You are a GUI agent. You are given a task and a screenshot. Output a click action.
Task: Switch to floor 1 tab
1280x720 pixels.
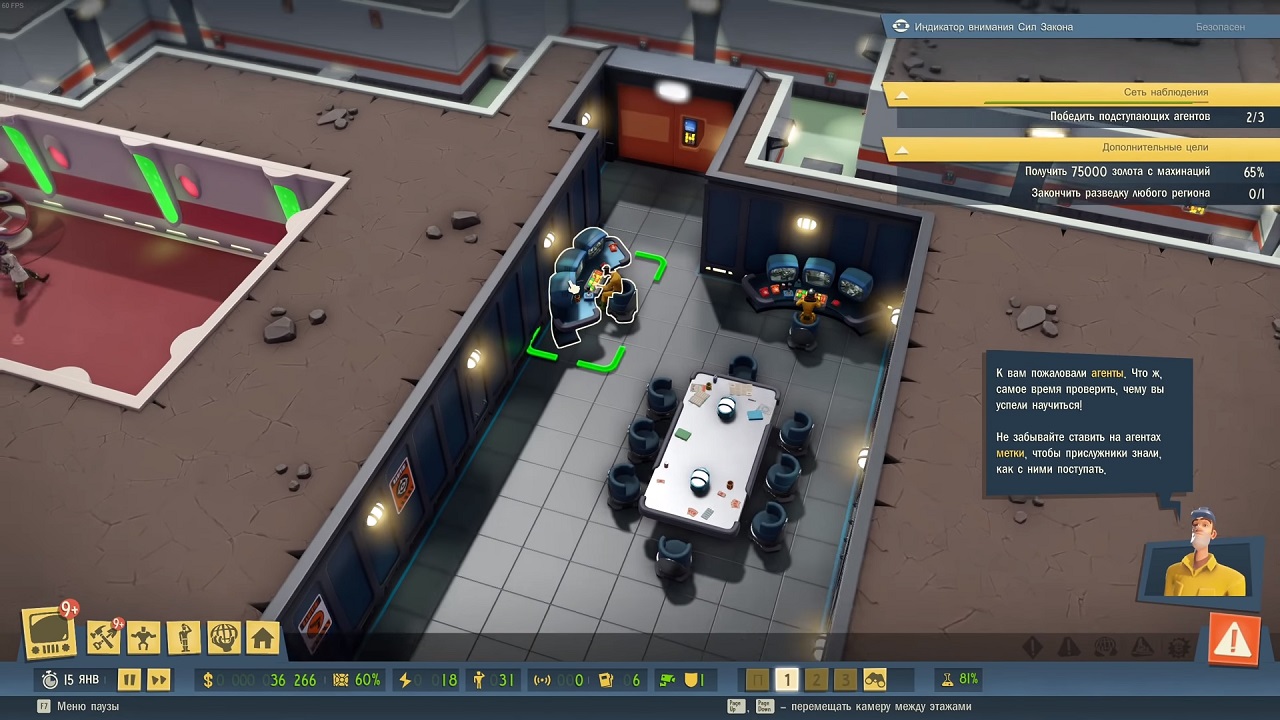click(x=787, y=678)
